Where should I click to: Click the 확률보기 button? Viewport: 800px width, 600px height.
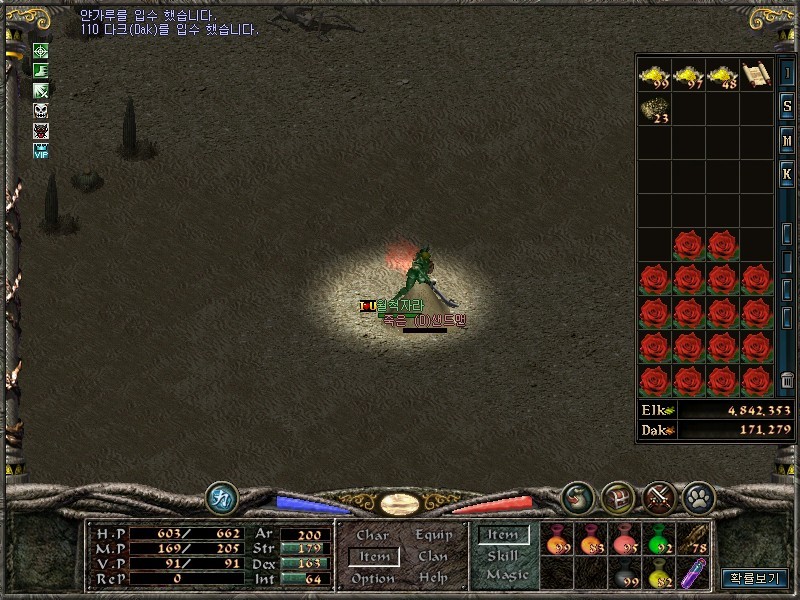[755, 578]
